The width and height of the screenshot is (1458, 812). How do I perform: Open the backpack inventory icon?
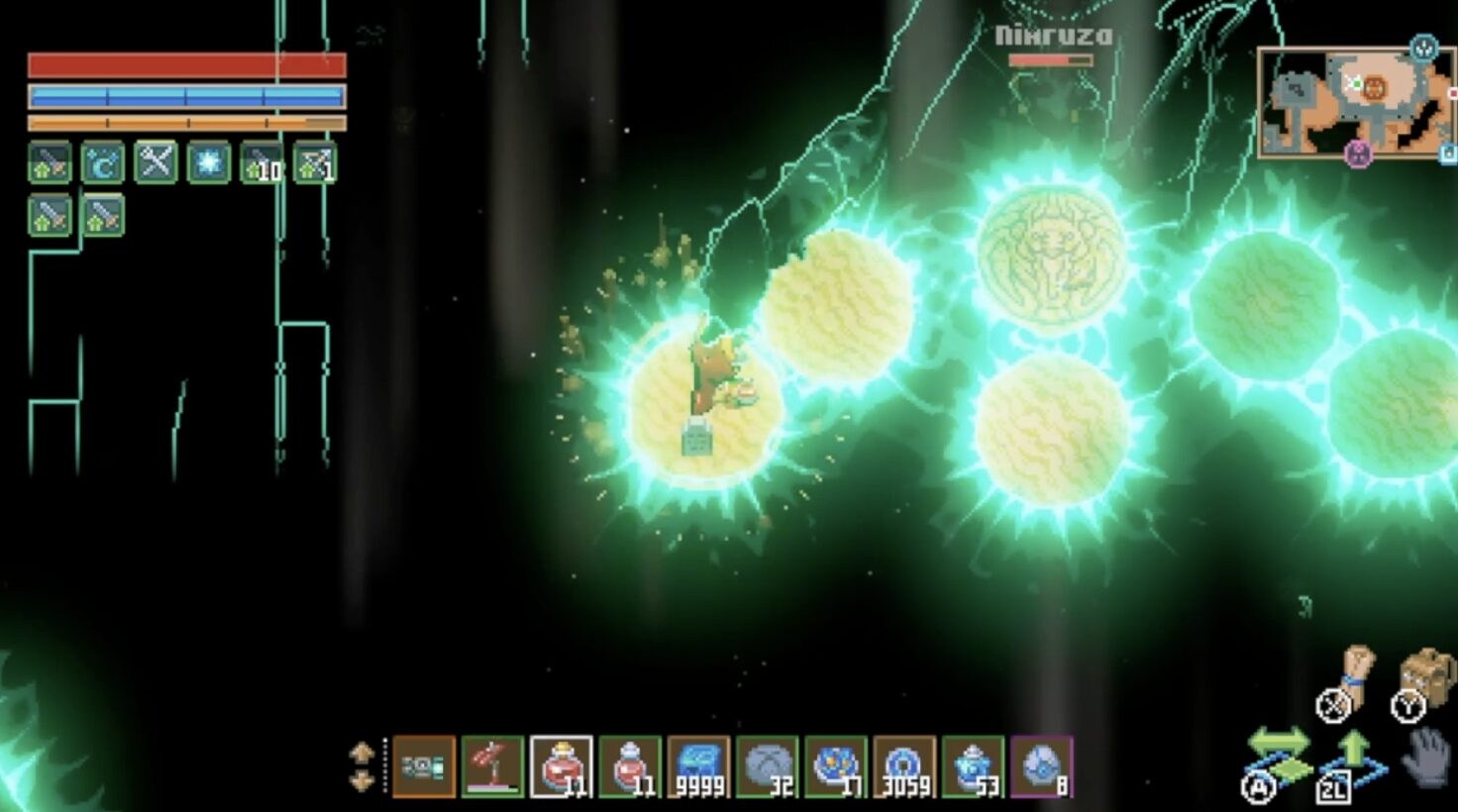(x=1426, y=677)
